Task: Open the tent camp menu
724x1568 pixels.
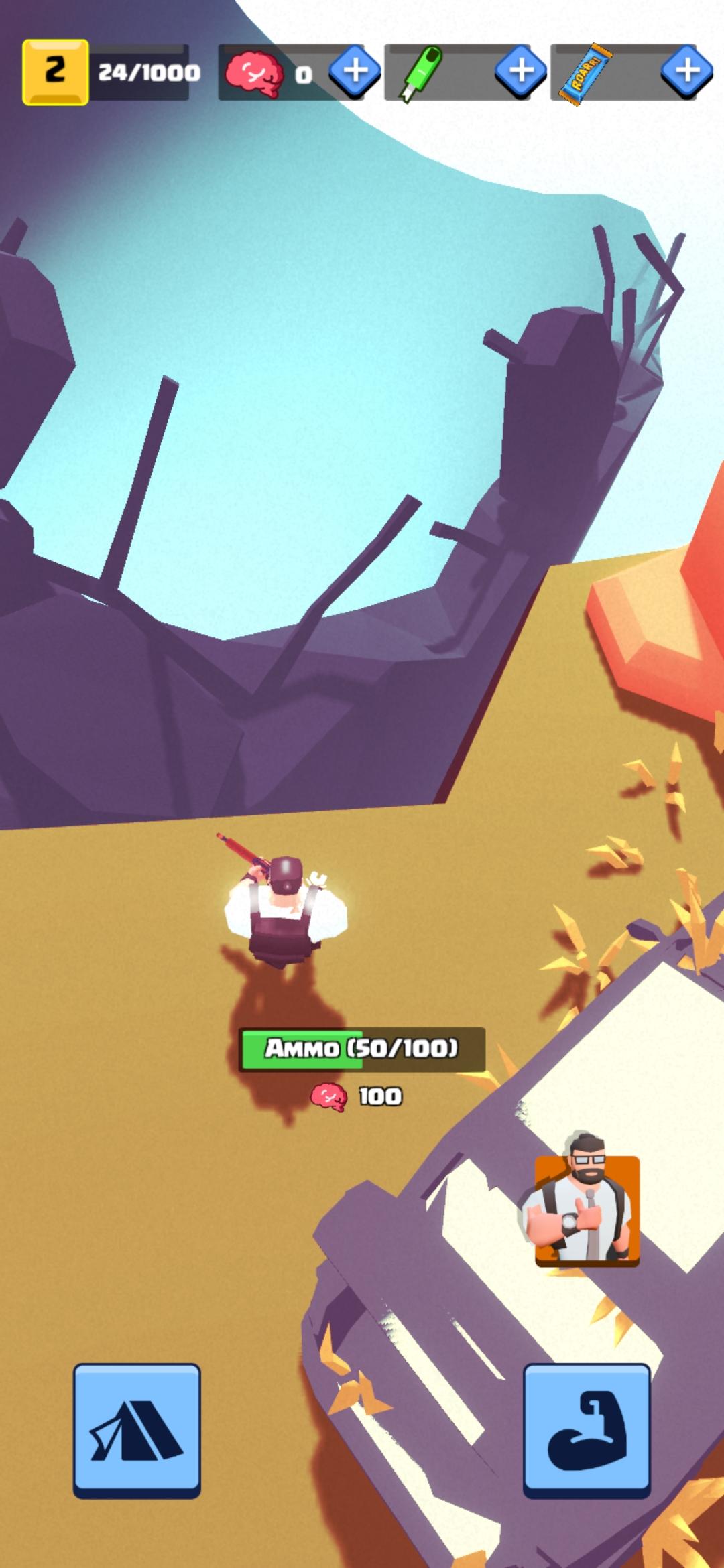Action: pos(137,1429)
